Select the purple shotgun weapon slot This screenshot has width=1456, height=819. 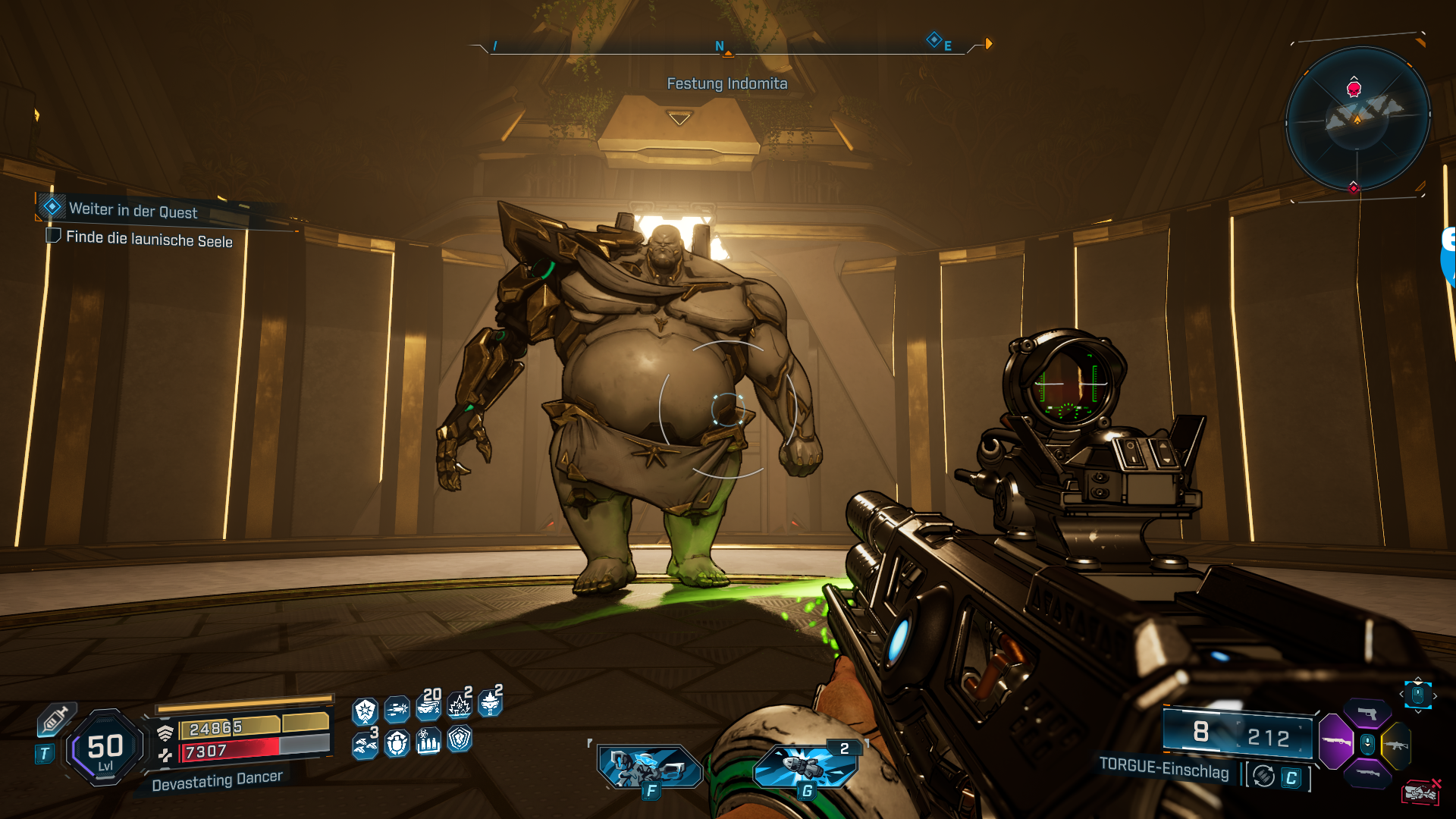[1336, 742]
